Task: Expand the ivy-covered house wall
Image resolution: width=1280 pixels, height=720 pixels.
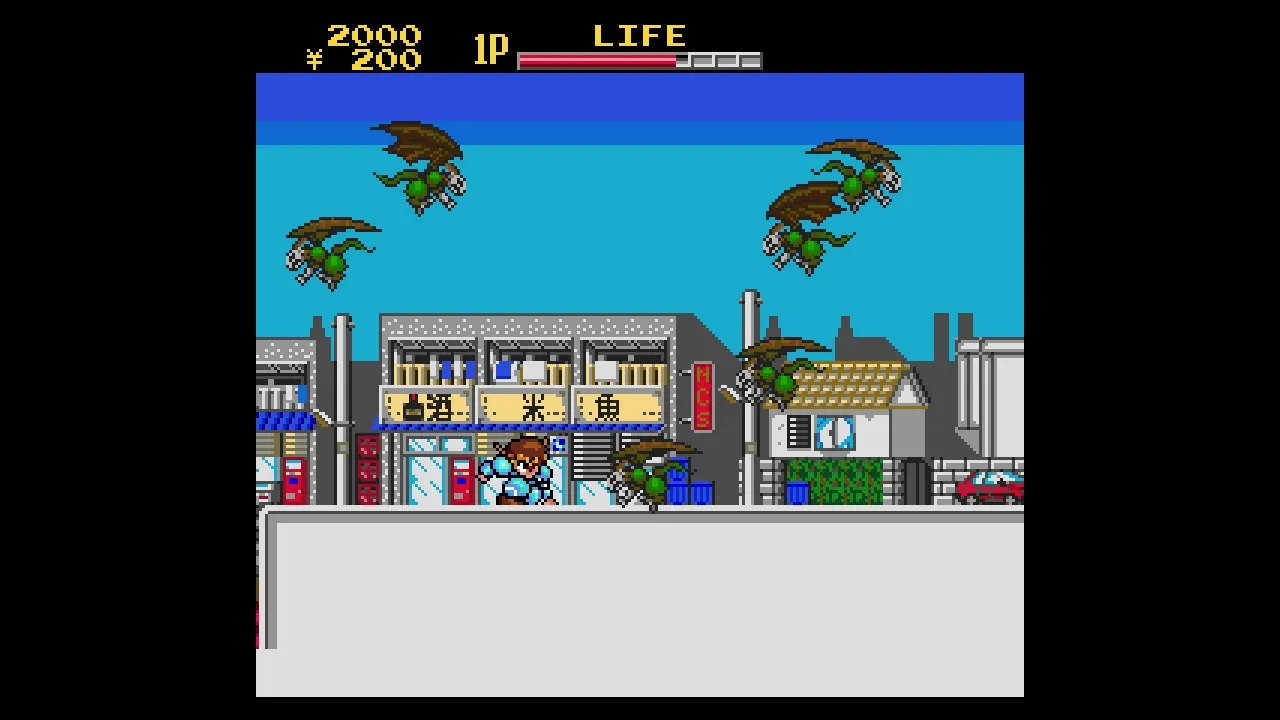Action: click(835, 480)
